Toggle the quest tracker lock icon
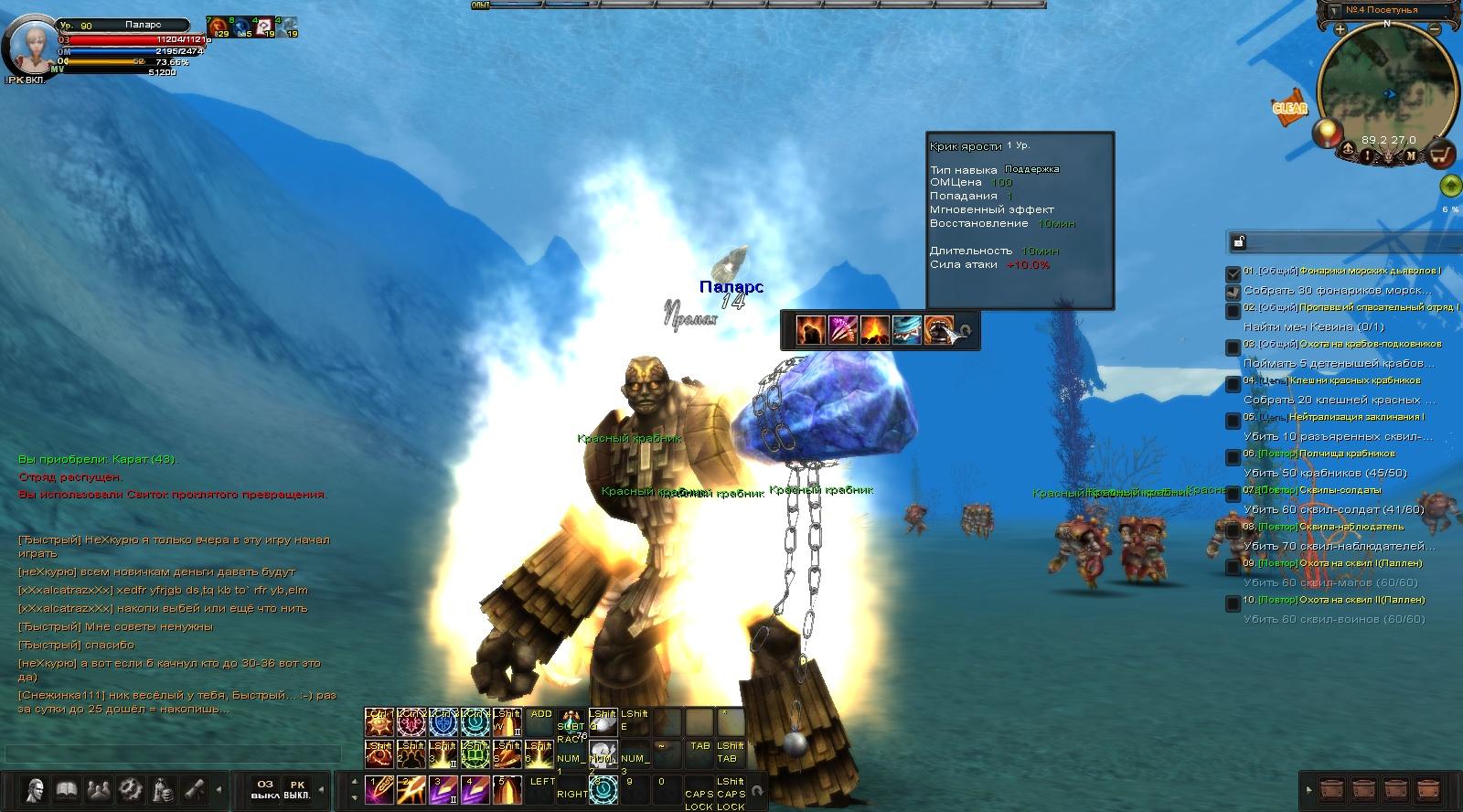The image size is (1463, 812). coord(1239,242)
